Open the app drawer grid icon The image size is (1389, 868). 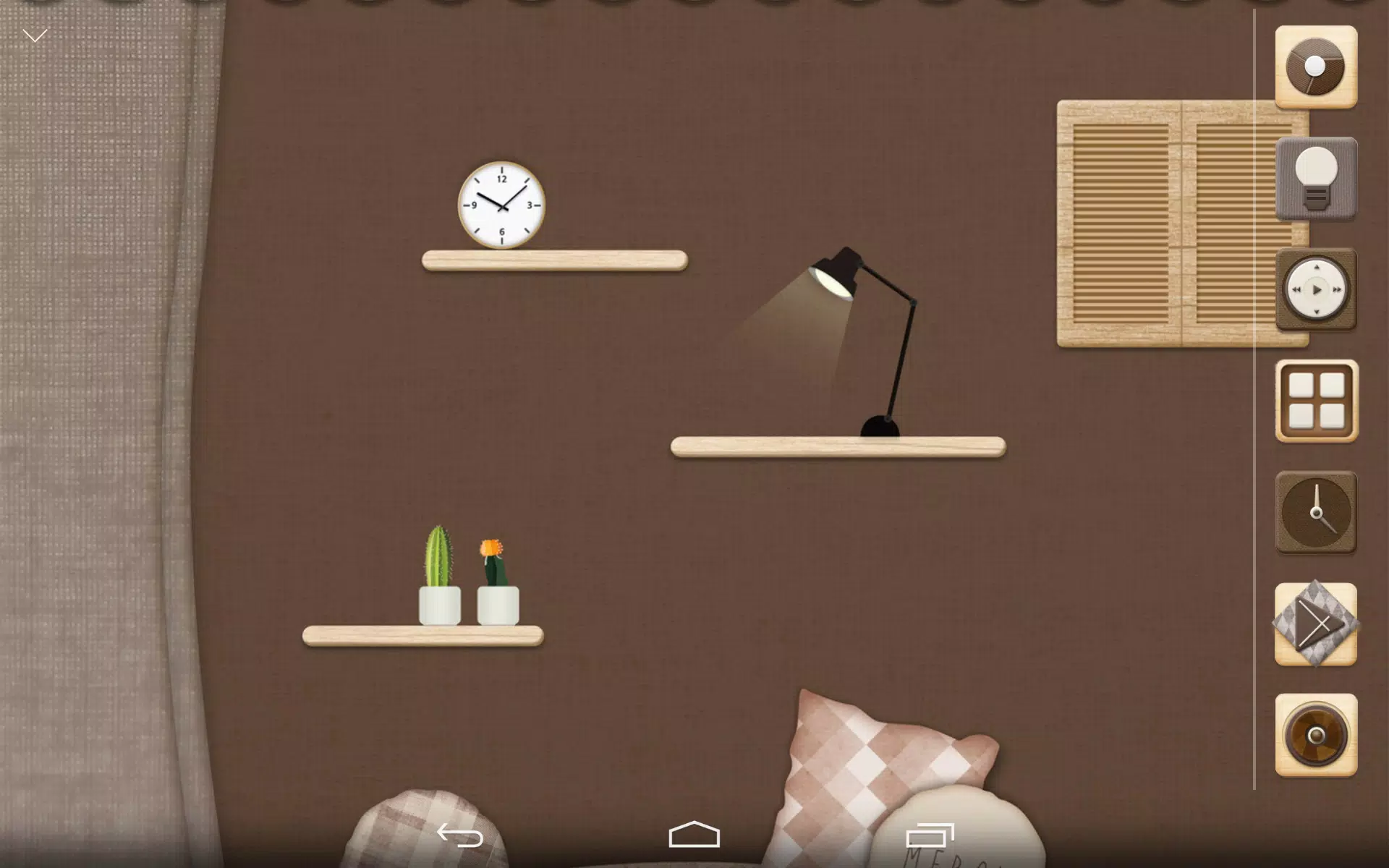[x=1317, y=402]
